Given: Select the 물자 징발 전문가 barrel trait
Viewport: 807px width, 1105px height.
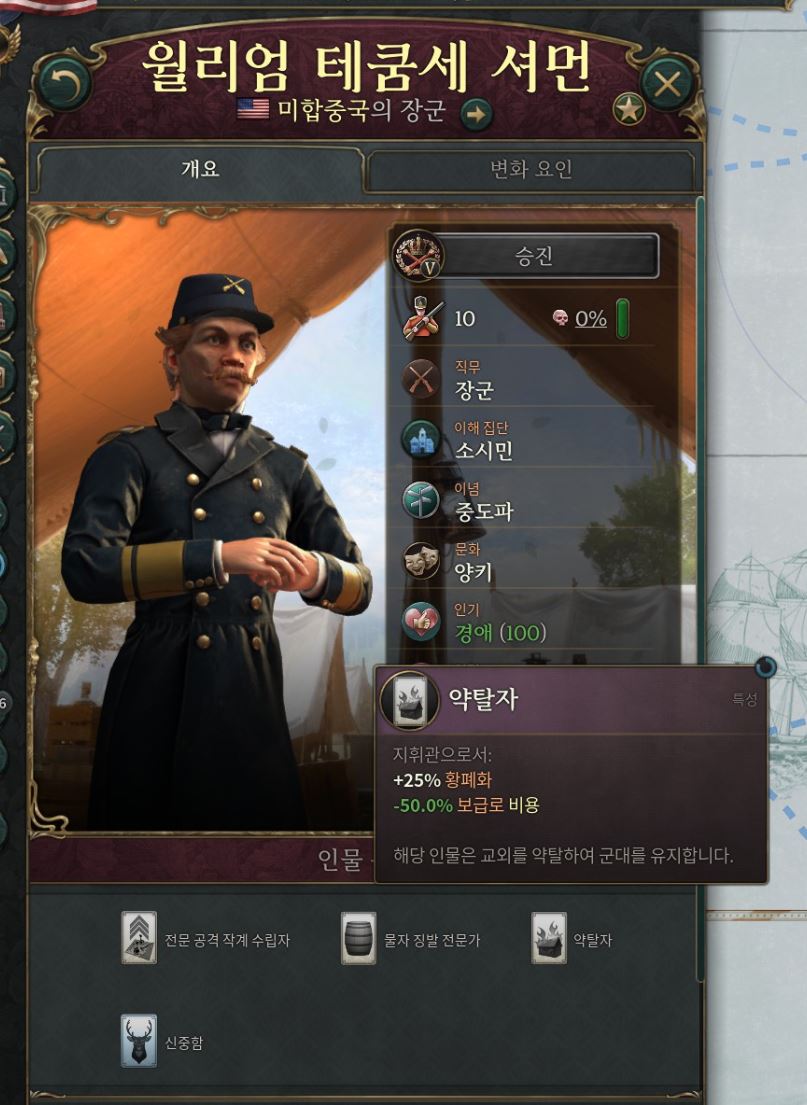Looking at the screenshot, I should 359,938.
